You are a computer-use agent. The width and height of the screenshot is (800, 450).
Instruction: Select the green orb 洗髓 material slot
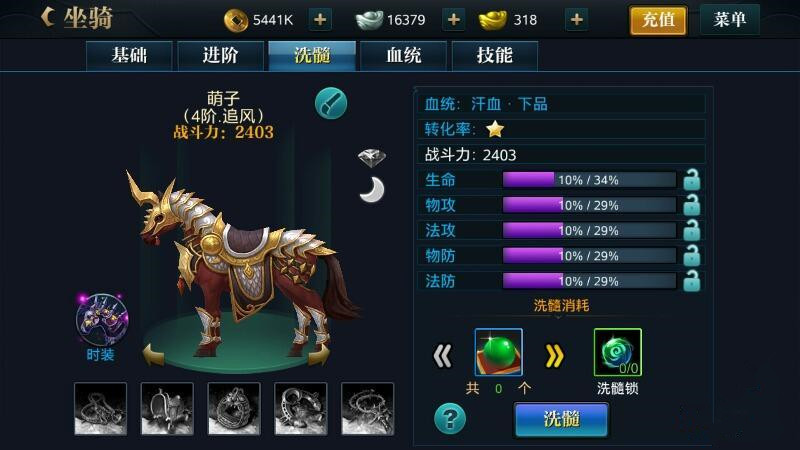(498, 353)
